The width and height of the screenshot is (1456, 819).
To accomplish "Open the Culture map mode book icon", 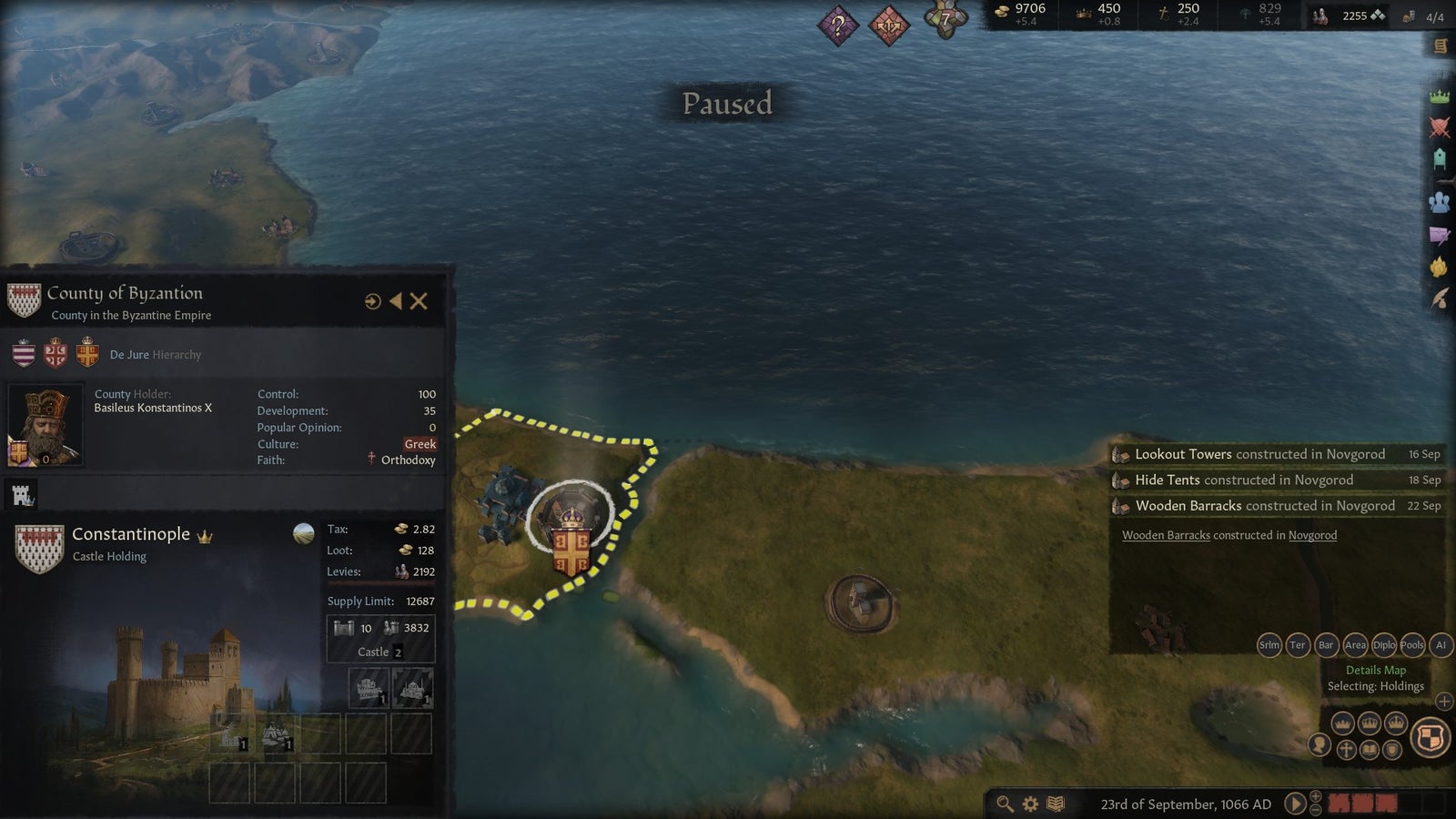I will tap(1369, 750).
